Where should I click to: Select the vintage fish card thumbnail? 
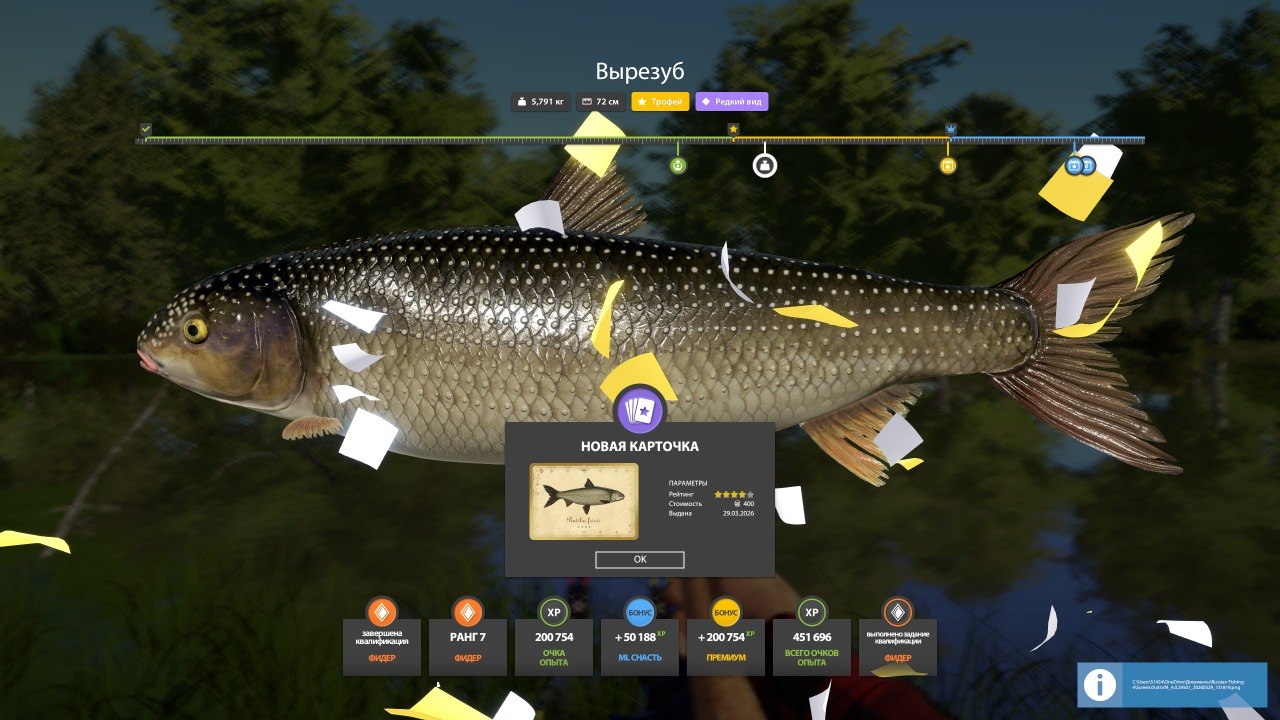pyautogui.click(x=584, y=501)
